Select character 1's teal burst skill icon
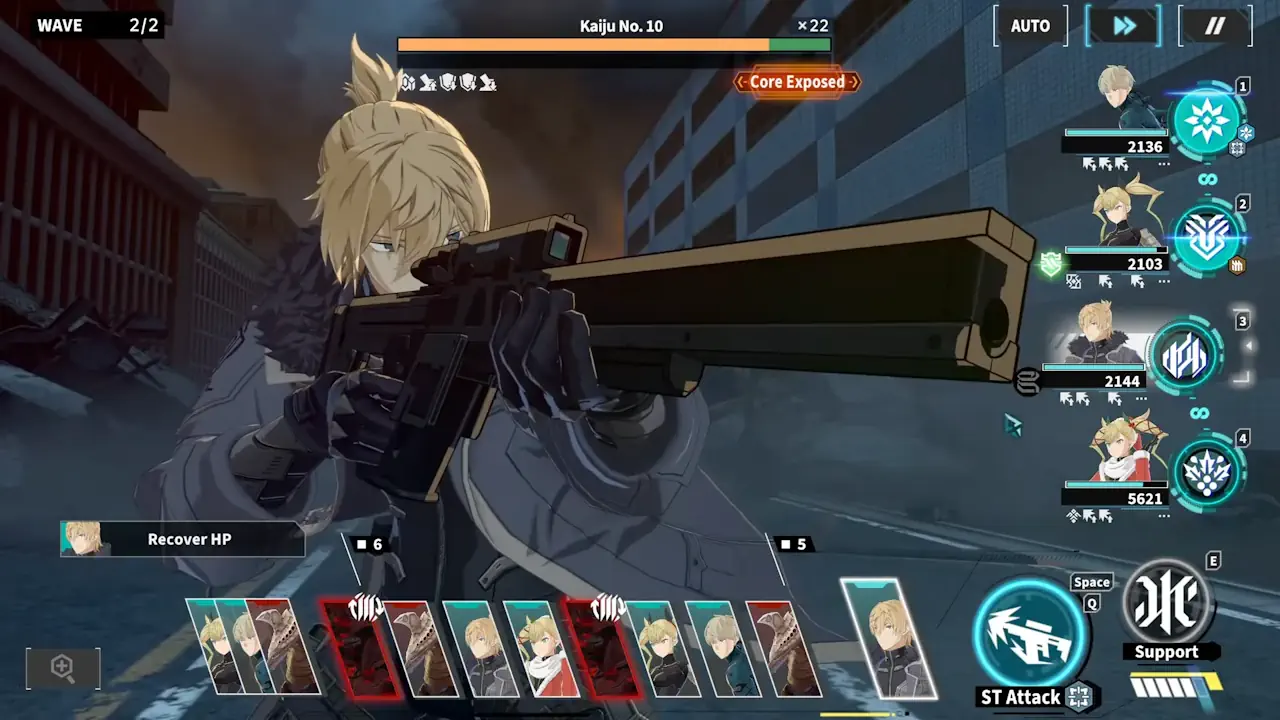This screenshot has width=1280, height=720. click(x=1207, y=120)
